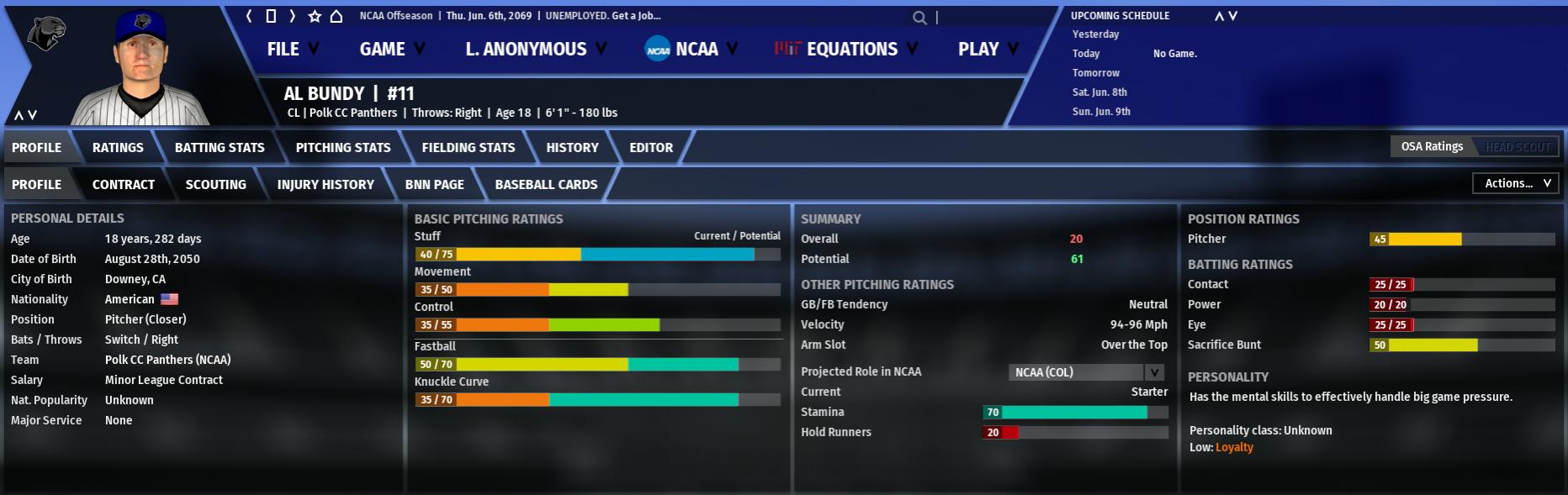Screen dimensions: 1568x495
Task: Open the EDITOR tab
Action: click(x=651, y=148)
